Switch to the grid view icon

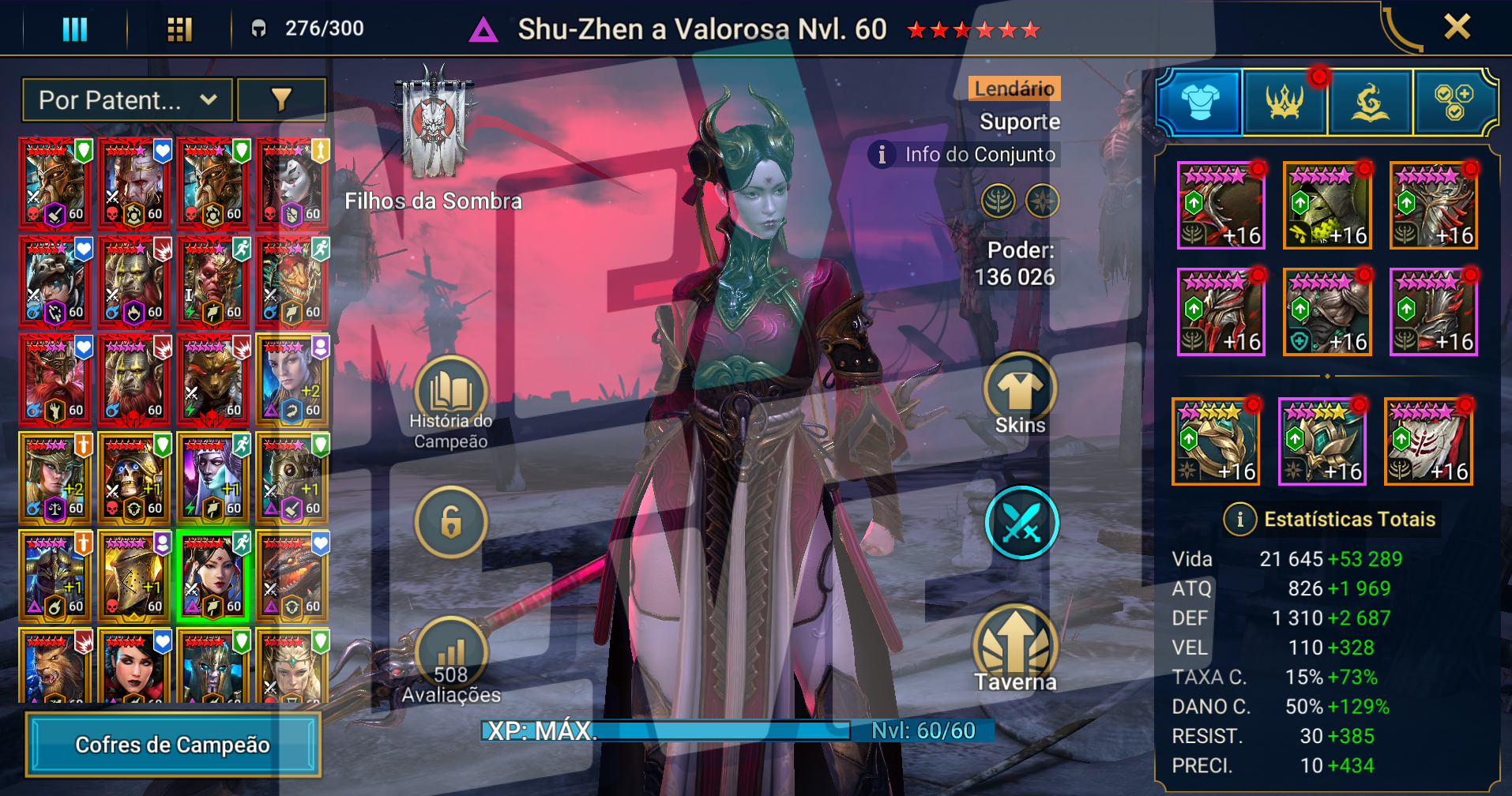tap(179, 30)
